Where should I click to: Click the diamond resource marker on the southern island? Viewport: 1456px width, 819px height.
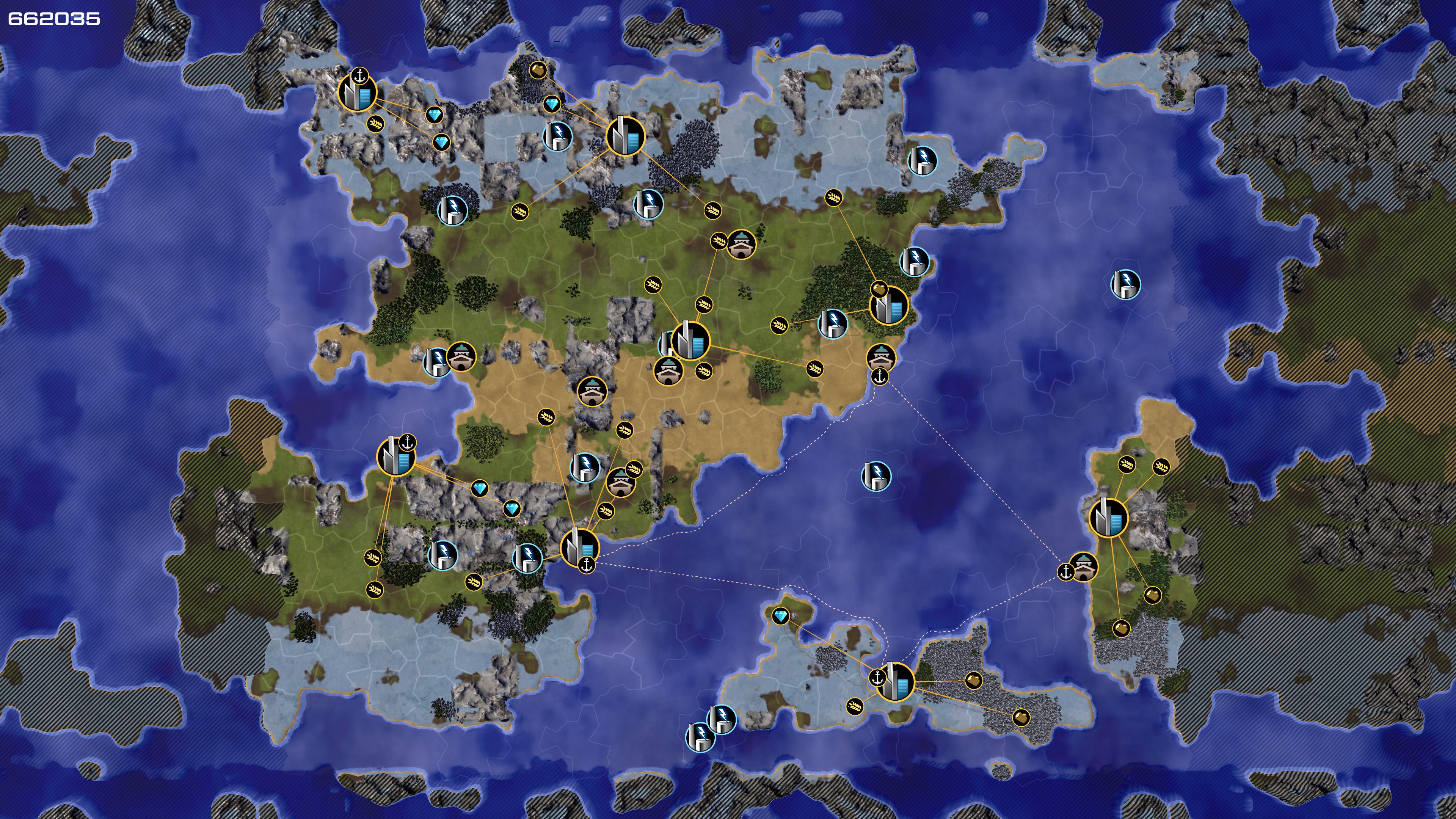(x=781, y=615)
